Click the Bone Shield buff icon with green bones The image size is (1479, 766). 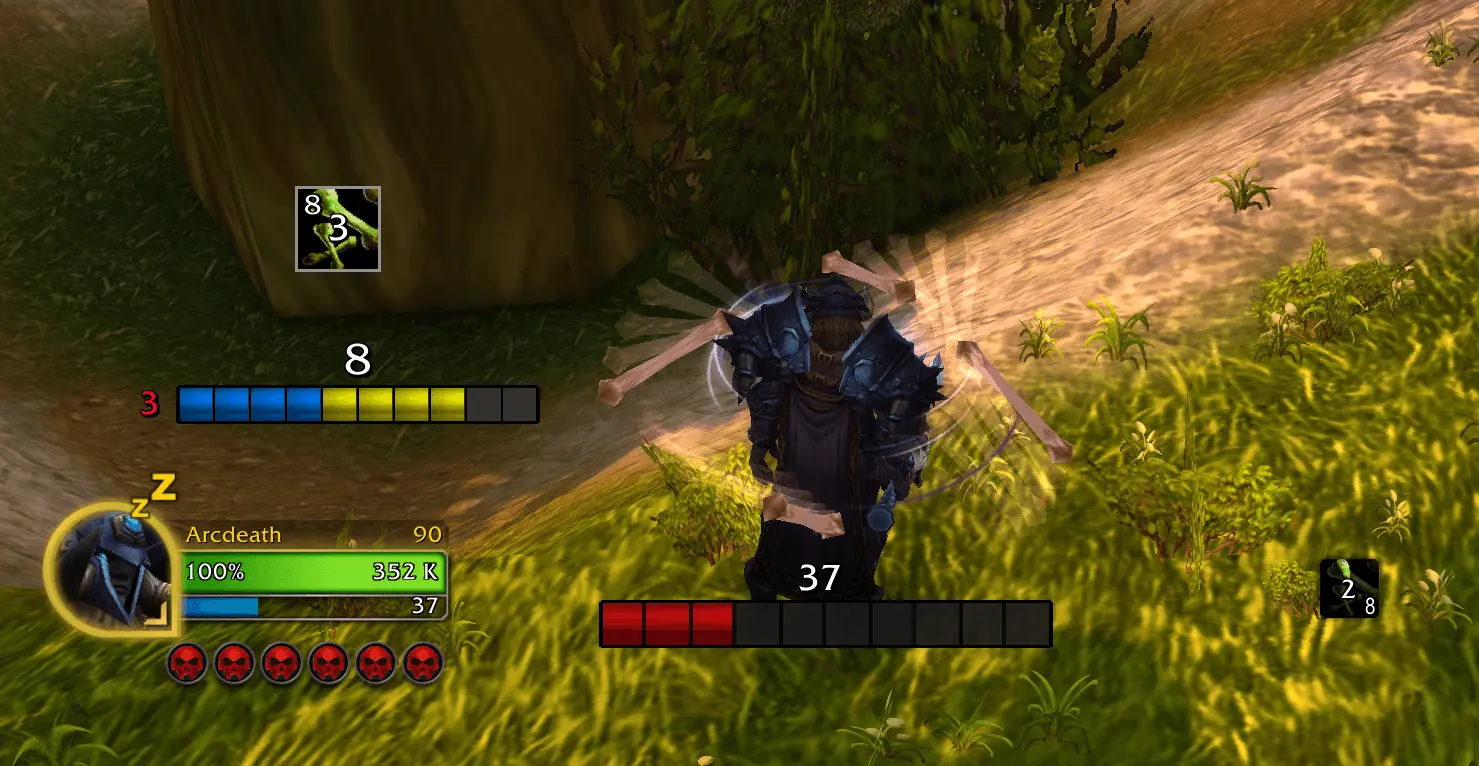coord(336,227)
